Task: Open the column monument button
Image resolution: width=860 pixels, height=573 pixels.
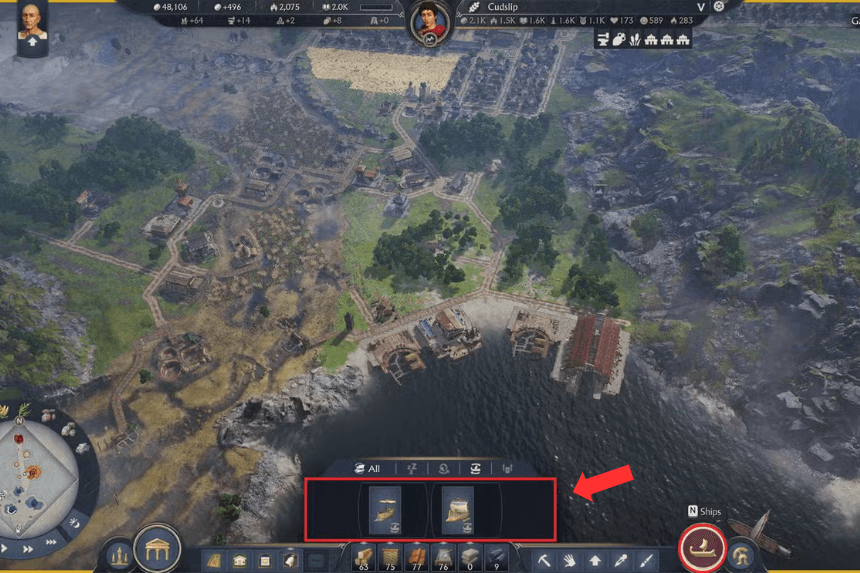Action: point(119,555)
